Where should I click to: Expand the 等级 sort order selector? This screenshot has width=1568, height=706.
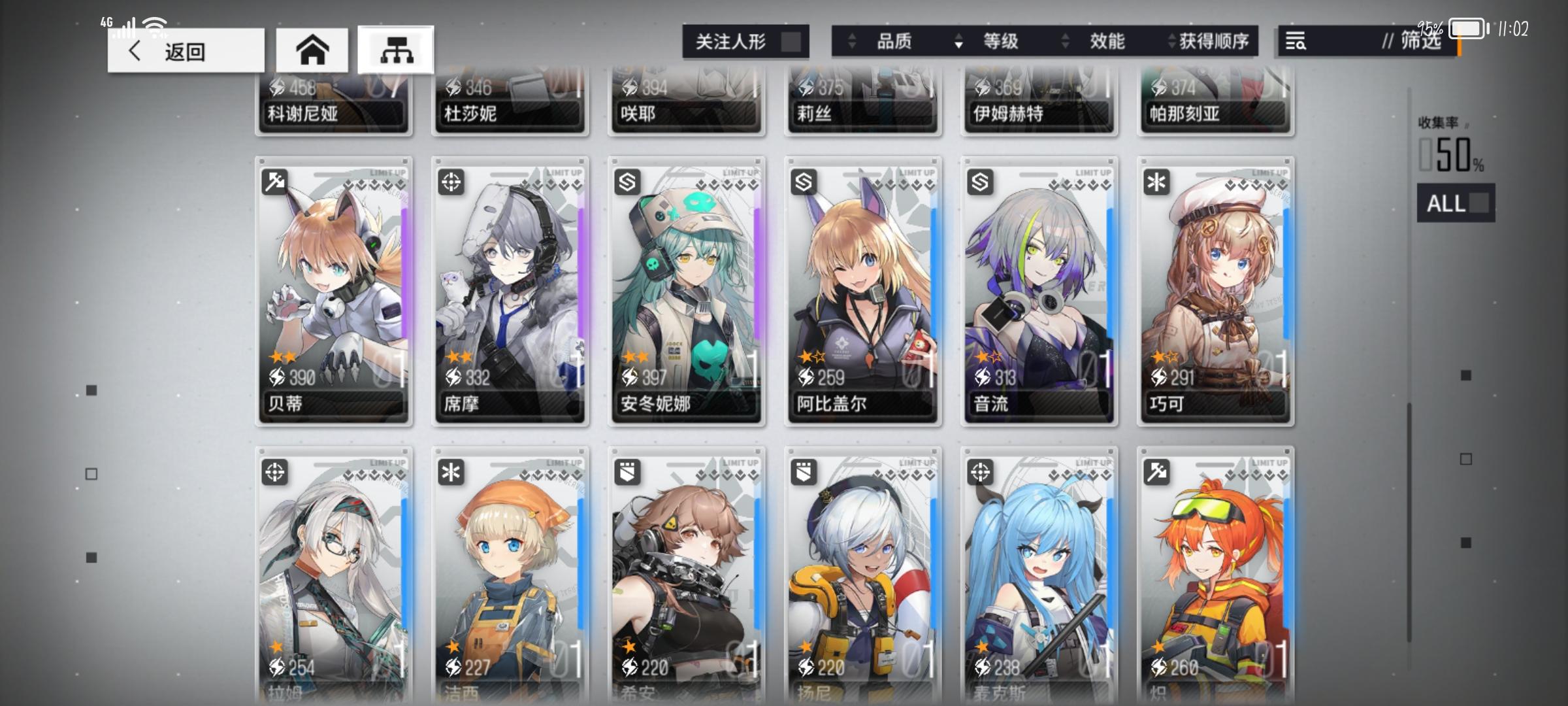(1000, 41)
